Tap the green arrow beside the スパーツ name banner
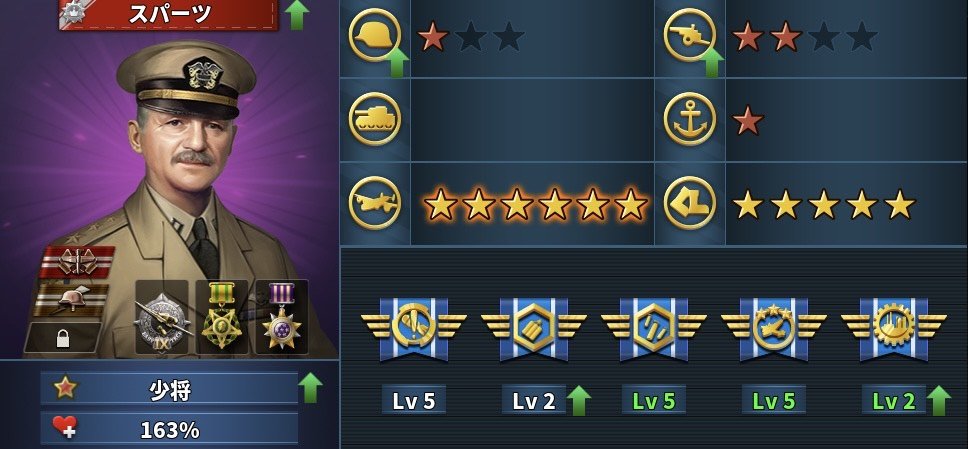 pyautogui.click(x=296, y=15)
